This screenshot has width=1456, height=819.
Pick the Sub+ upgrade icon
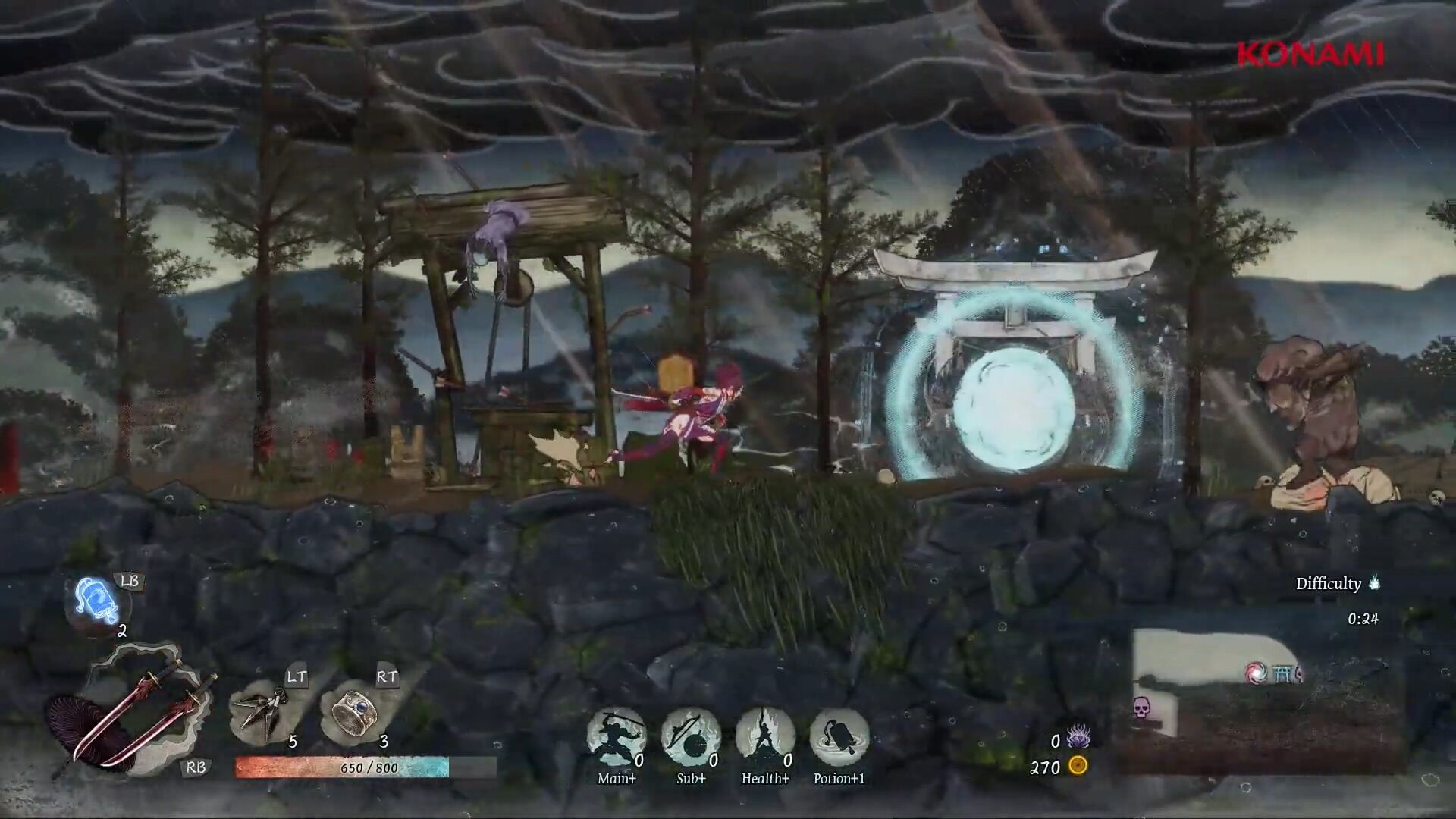tap(690, 737)
